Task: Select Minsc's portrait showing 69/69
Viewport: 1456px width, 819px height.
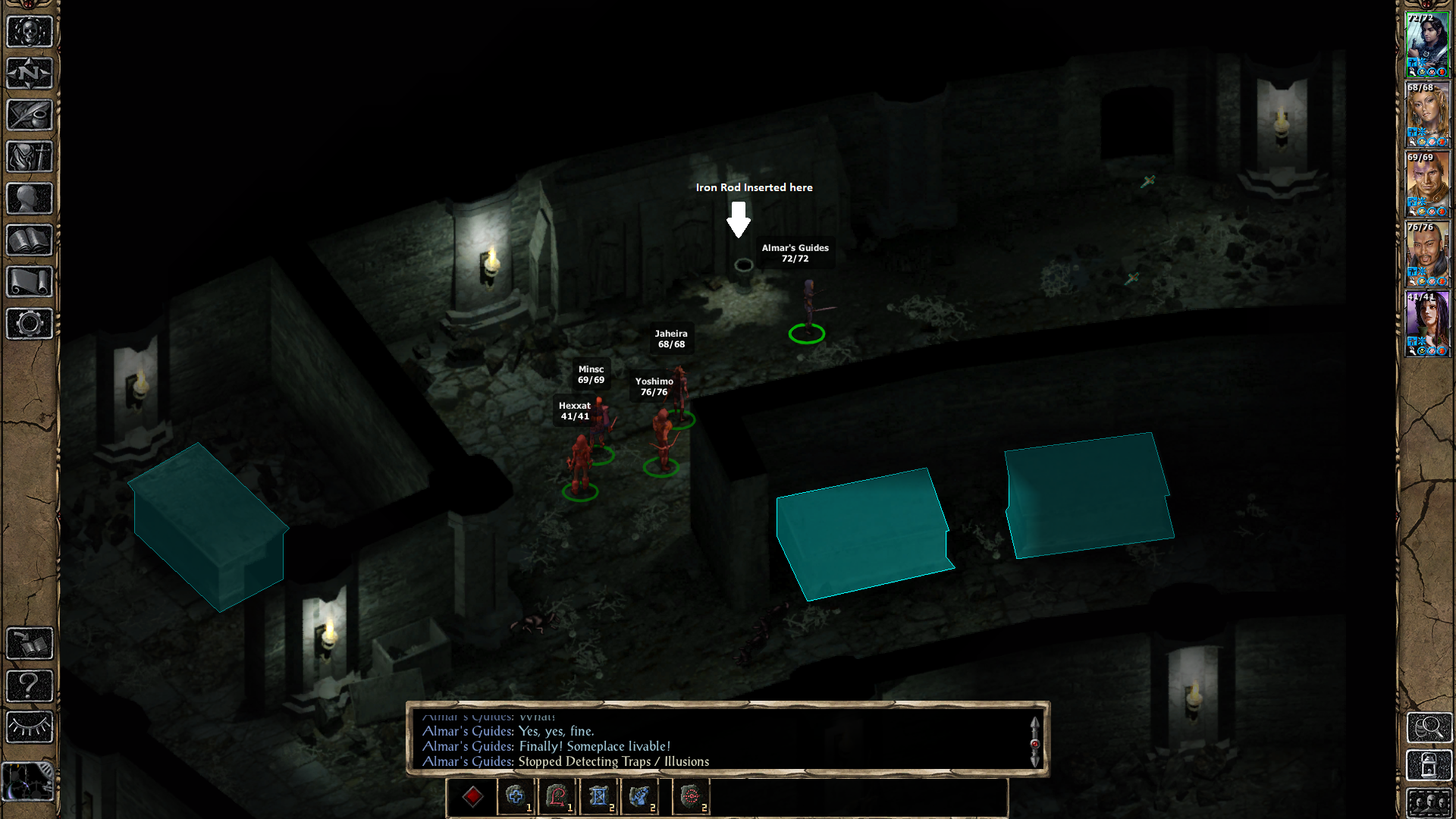Action: [1429, 186]
